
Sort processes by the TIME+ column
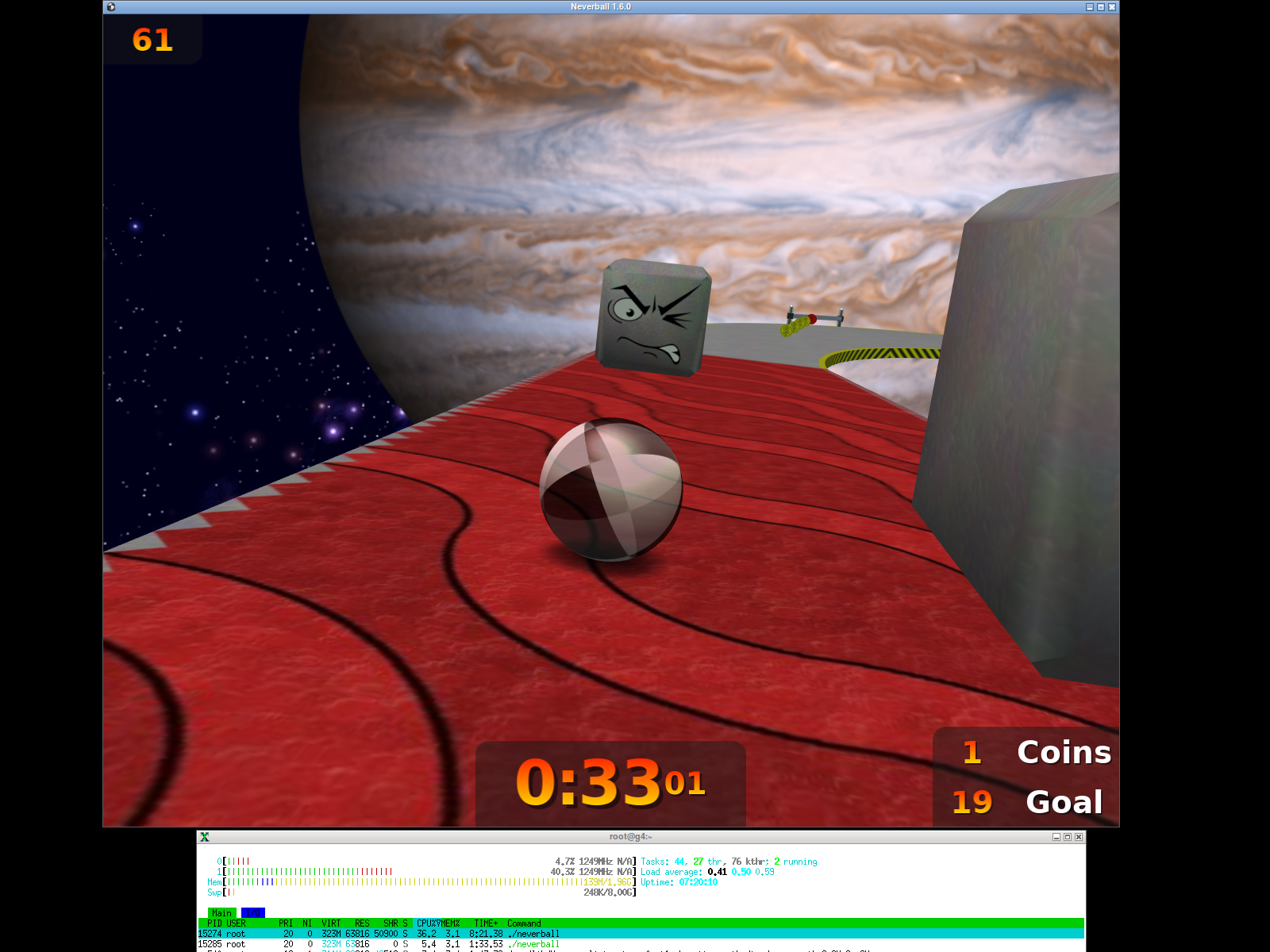[x=486, y=923]
